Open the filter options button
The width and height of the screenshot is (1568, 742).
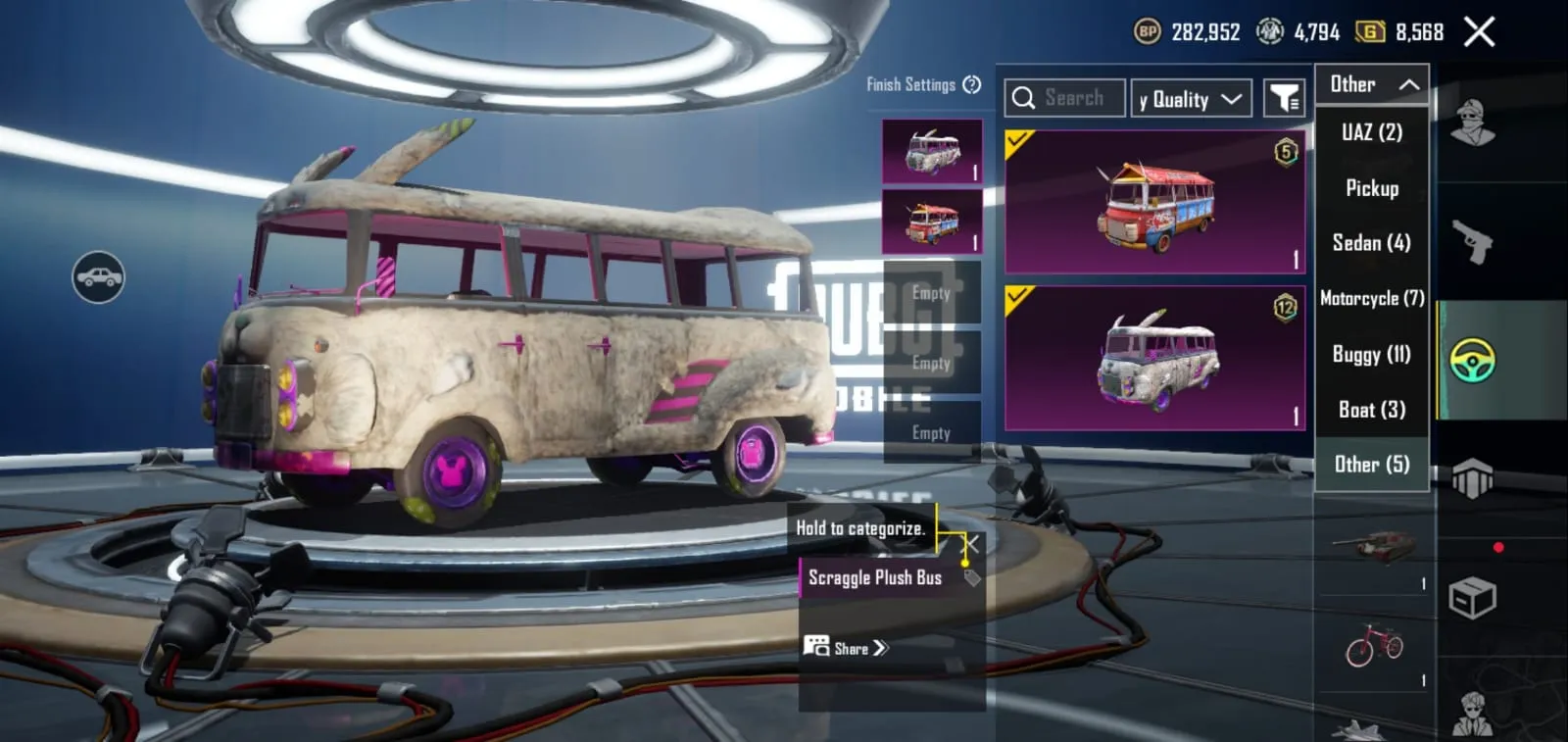tap(1284, 98)
